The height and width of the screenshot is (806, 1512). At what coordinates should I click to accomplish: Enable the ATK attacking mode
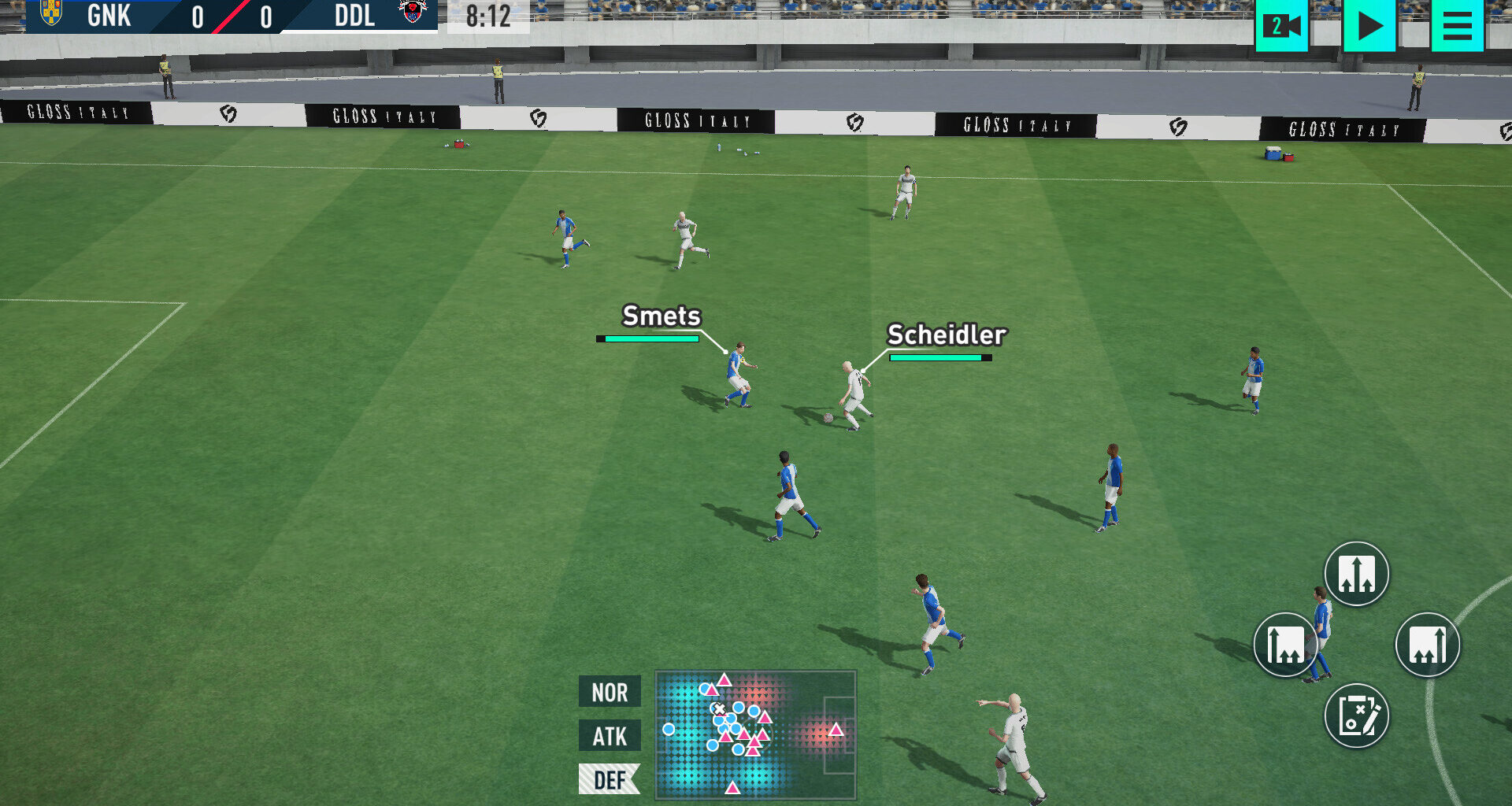609,737
